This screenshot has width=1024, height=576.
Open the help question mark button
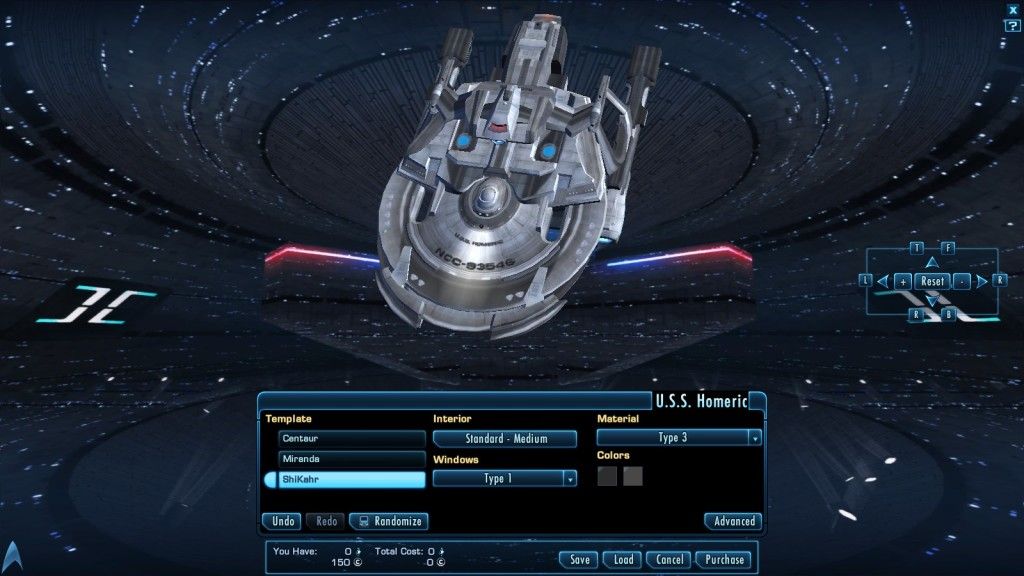tap(1012, 25)
